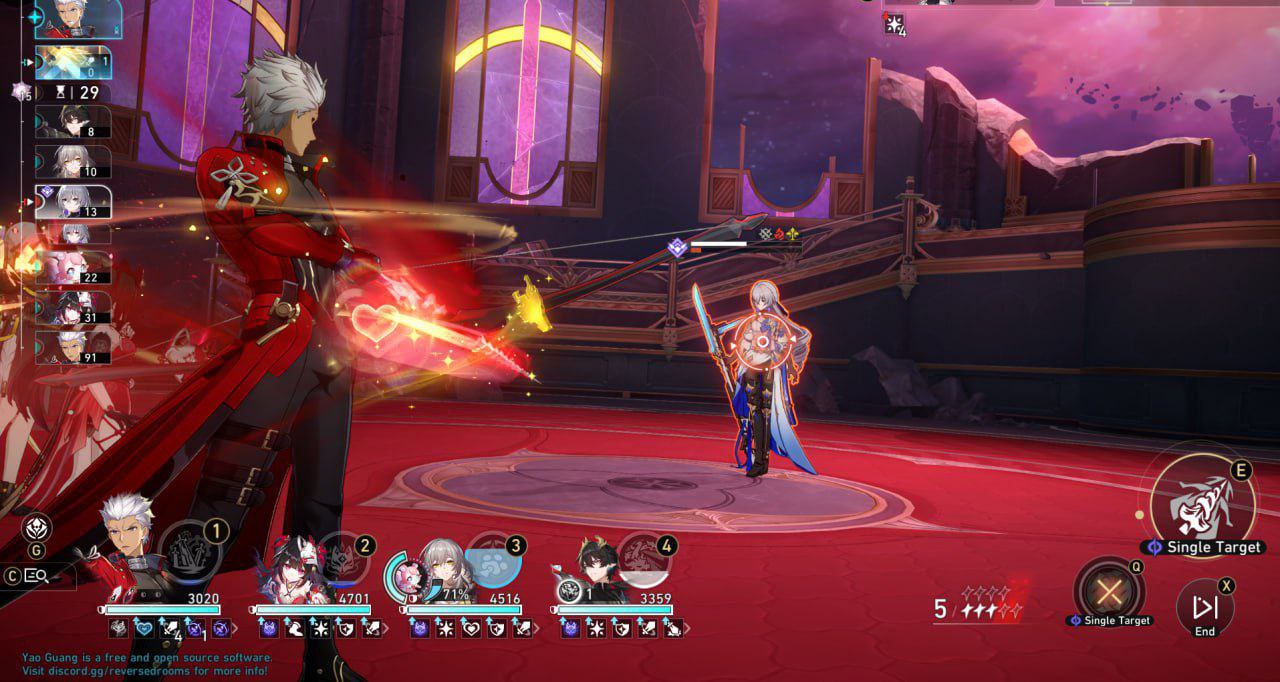This screenshot has height=682, width=1280.
Task: Activate the white-haired archer's ultimate, slot 1
Action: point(189,552)
